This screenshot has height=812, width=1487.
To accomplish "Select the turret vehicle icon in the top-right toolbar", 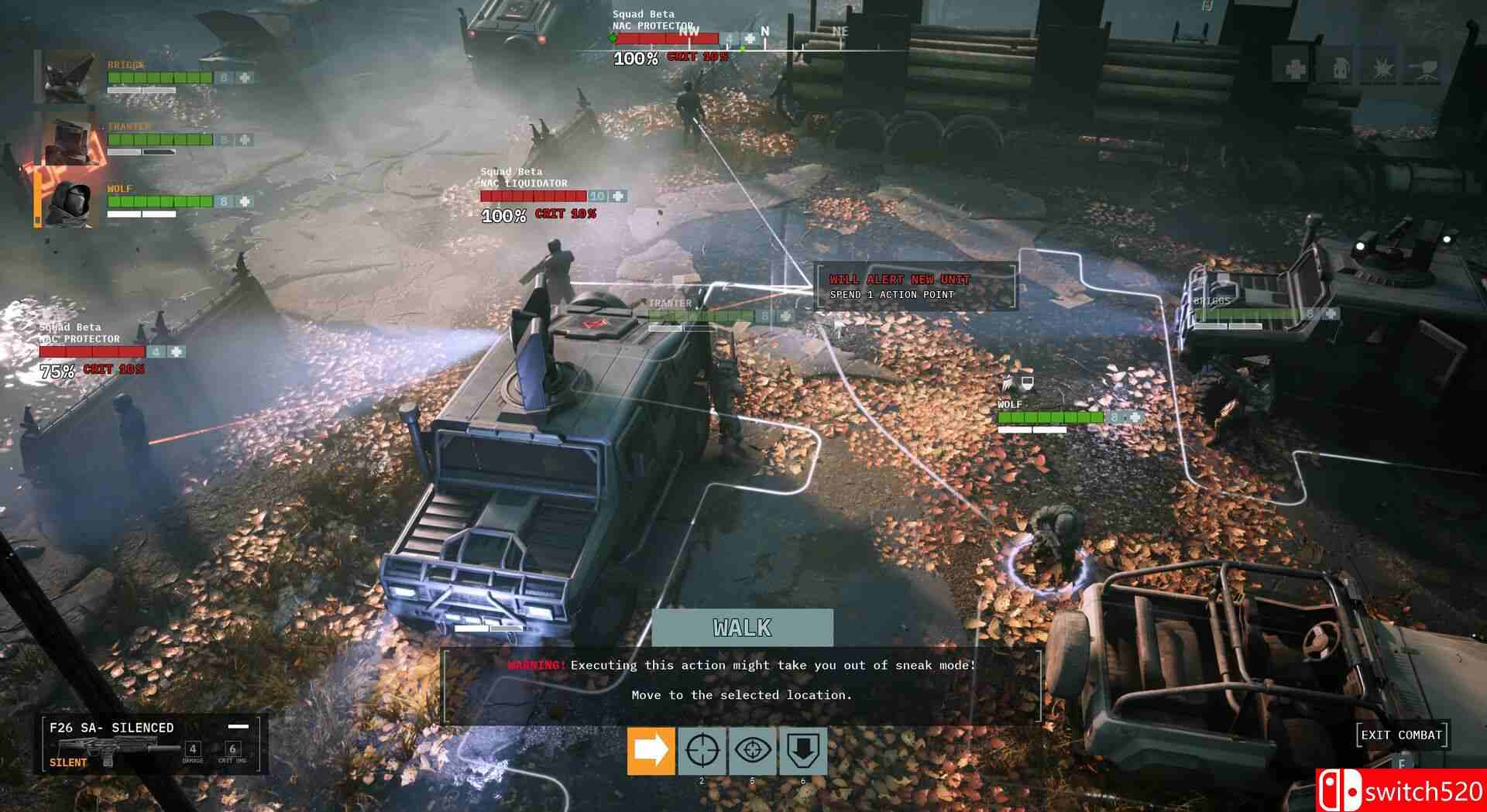I will pos(1426,70).
